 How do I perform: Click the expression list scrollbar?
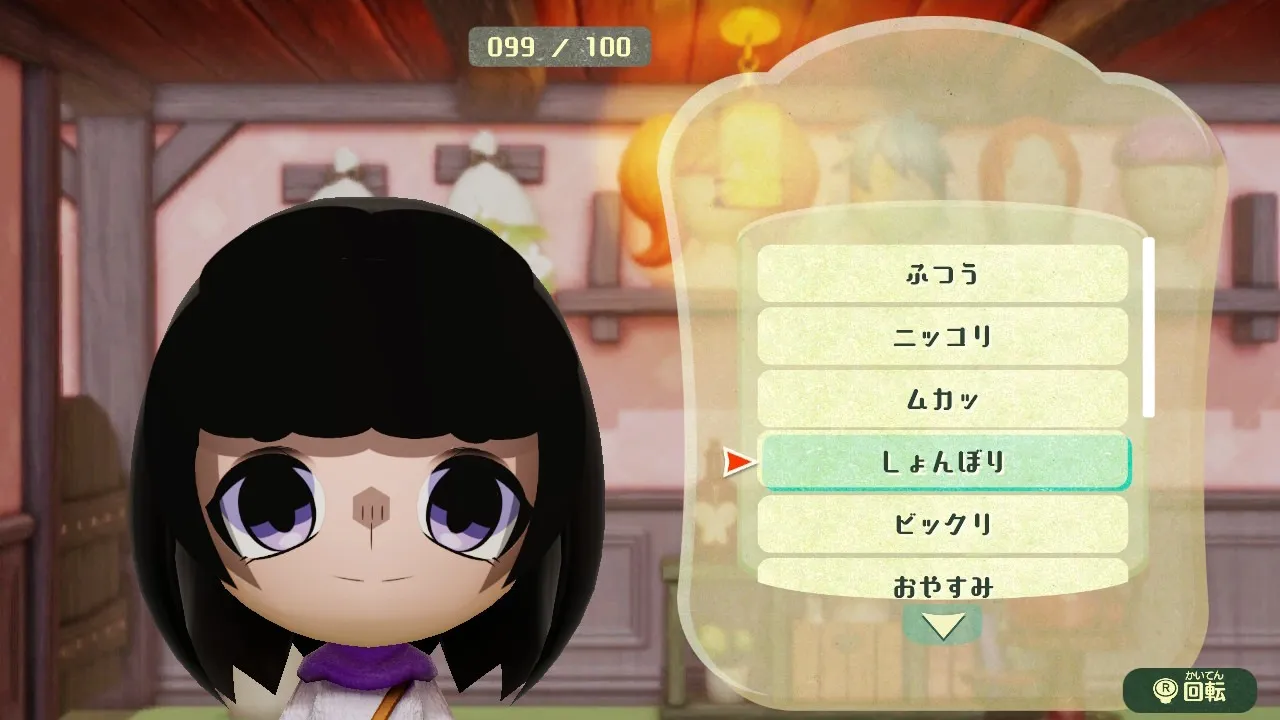click(x=1149, y=327)
